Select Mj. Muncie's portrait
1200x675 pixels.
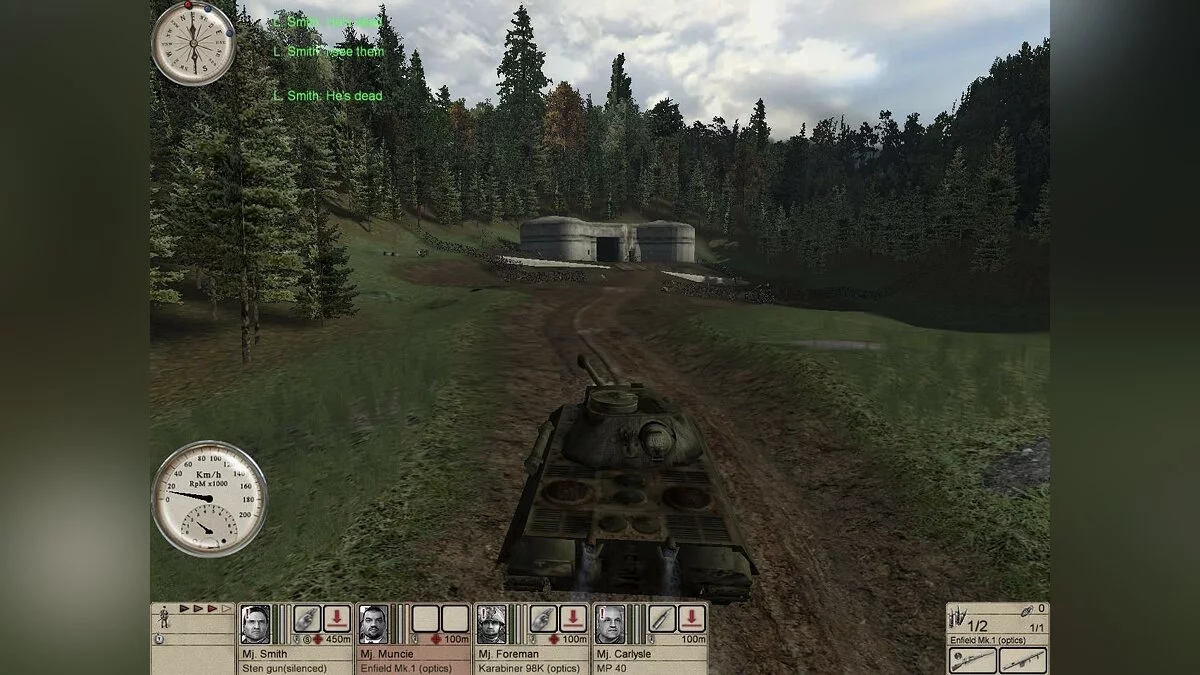373,624
